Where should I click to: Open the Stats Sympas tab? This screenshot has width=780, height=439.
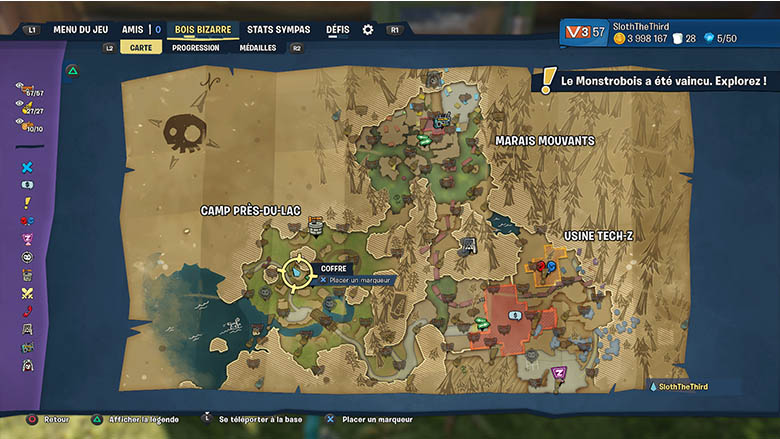278,30
